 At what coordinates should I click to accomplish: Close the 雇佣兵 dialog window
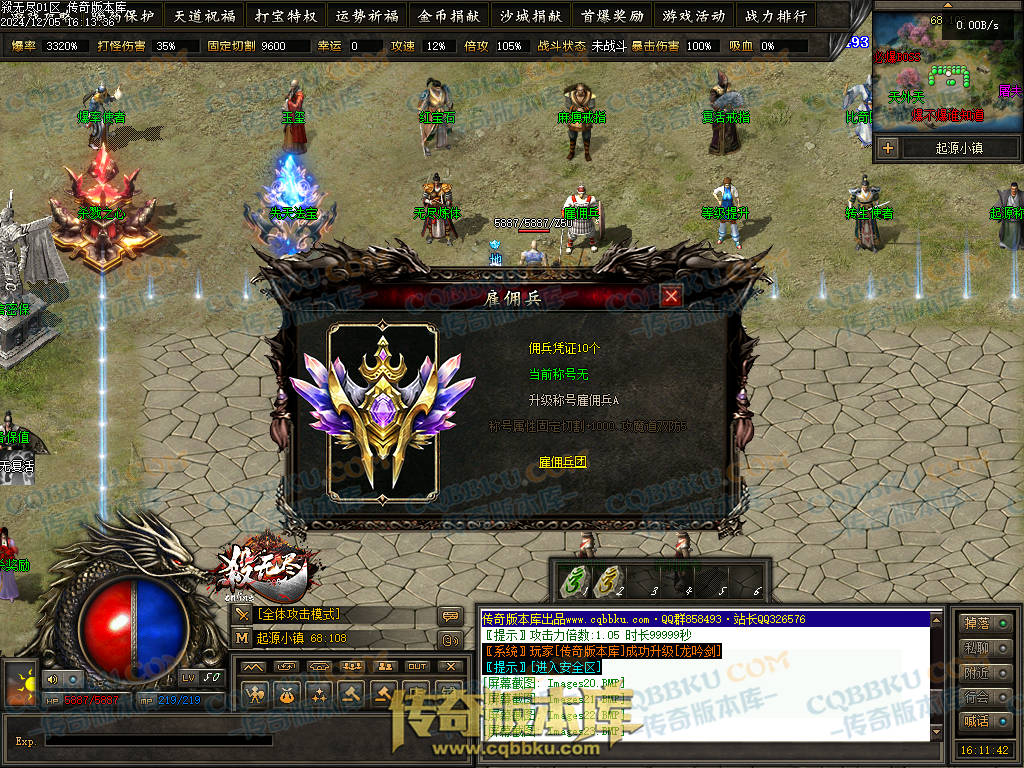tap(671, 296)
